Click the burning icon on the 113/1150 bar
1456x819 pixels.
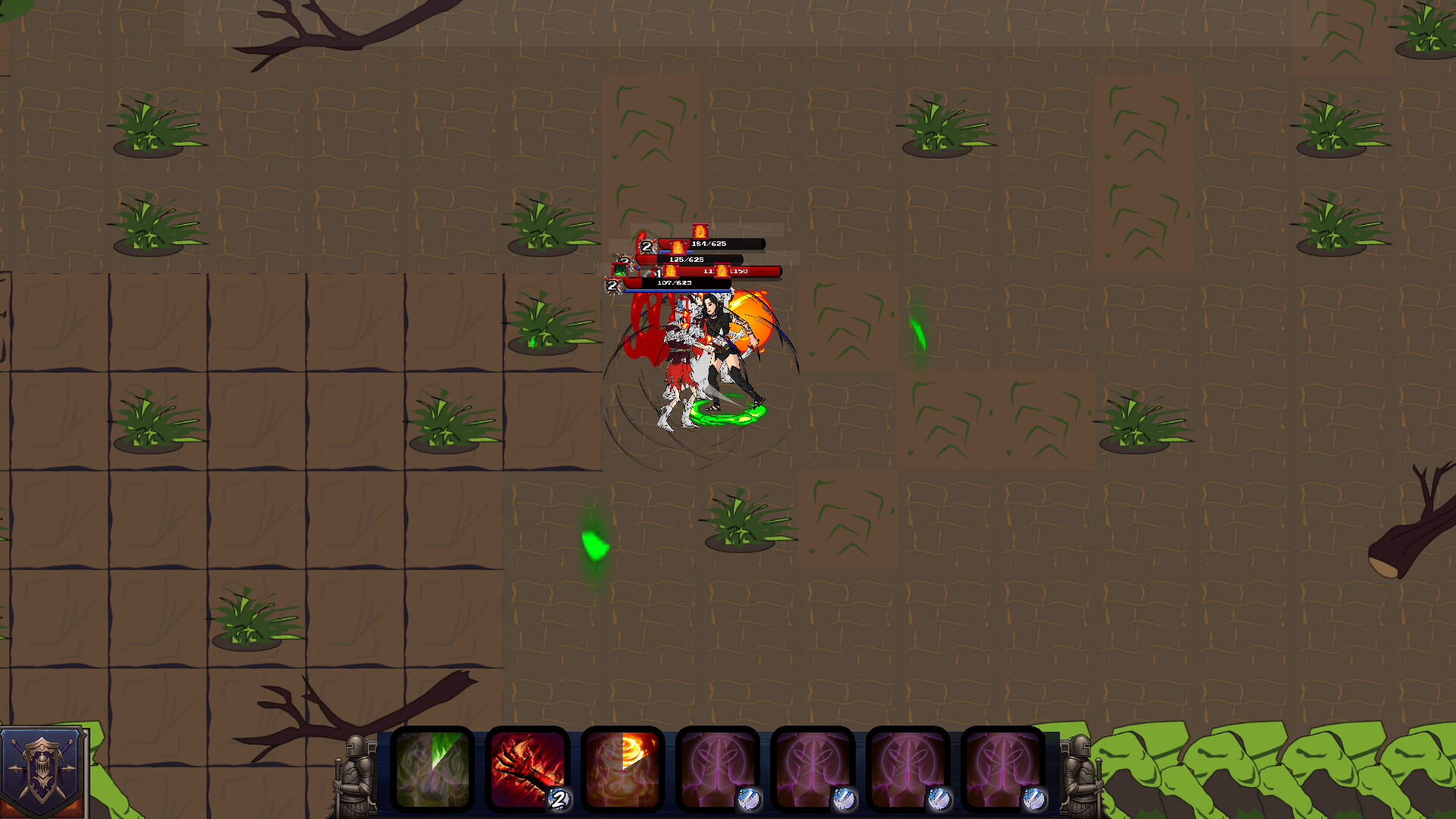click(x=722, y=272)
